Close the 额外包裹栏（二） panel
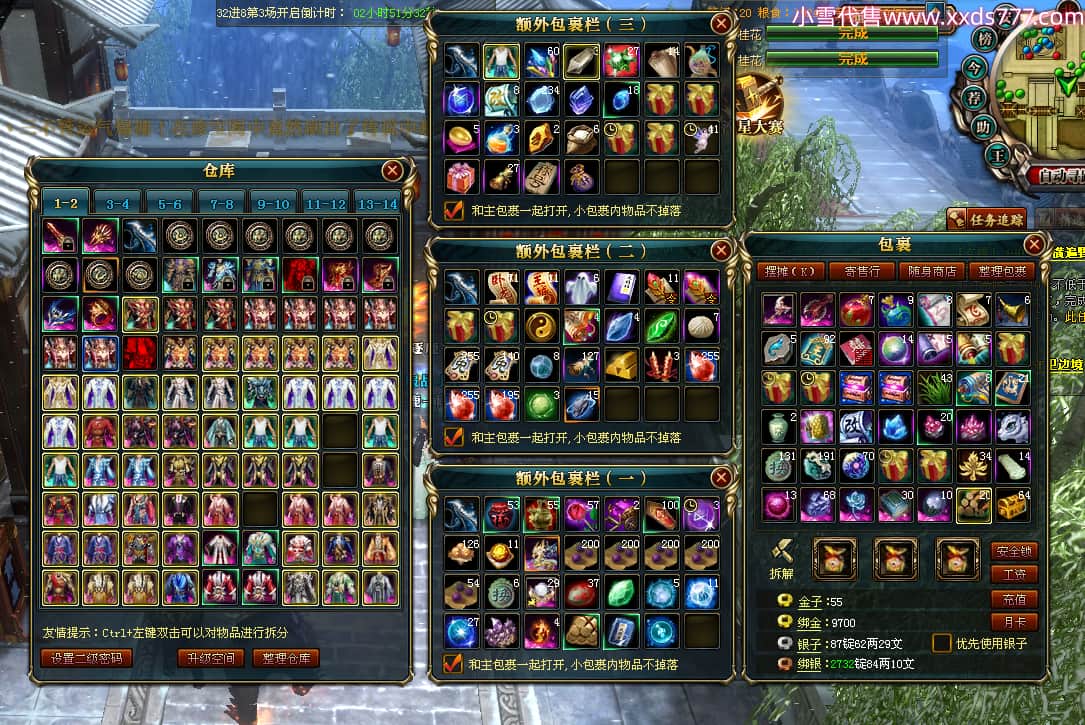Viewport: 1085px width, 725px height. [x=721, y=250]
